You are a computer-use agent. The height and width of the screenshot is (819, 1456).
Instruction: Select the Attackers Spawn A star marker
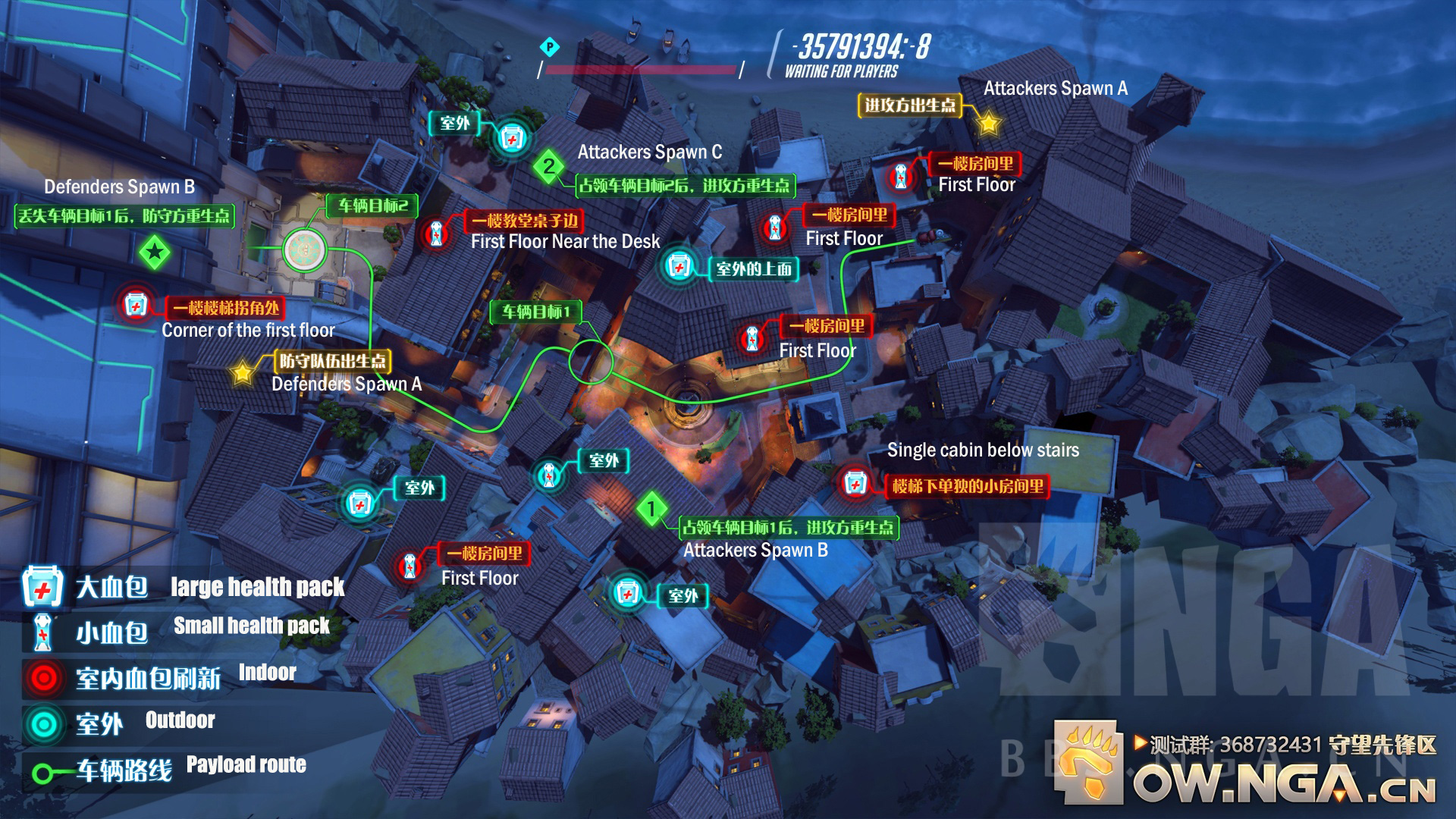(x=989, y=123)
